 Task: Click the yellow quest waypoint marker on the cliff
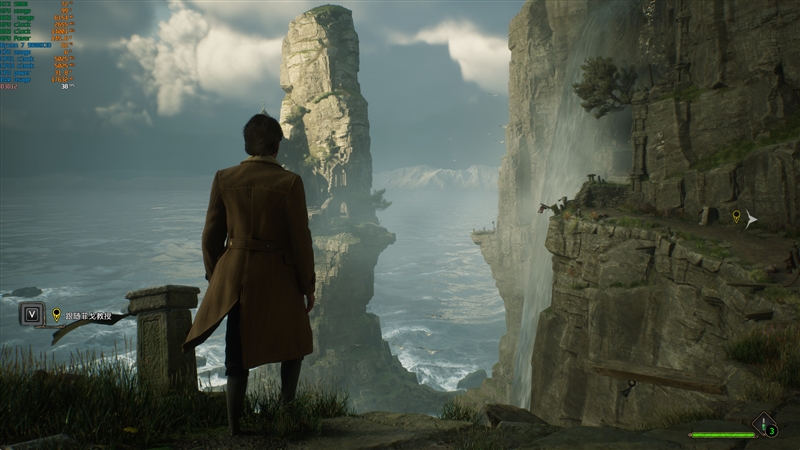[x=737, y=216]
